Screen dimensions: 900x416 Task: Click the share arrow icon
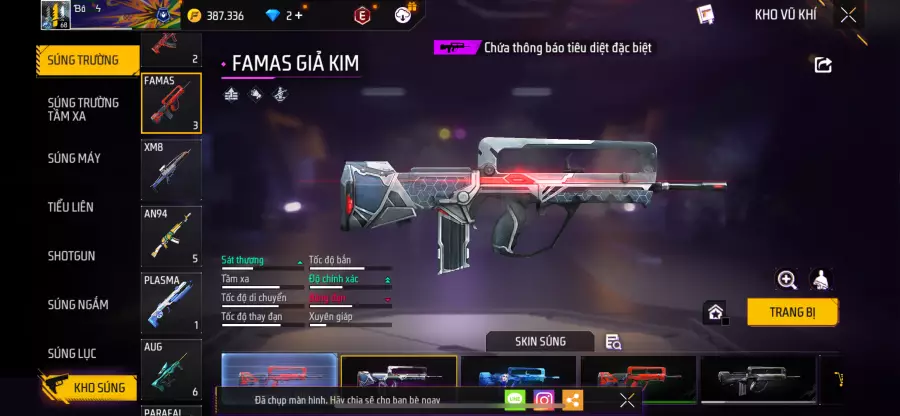coord(823,65)
